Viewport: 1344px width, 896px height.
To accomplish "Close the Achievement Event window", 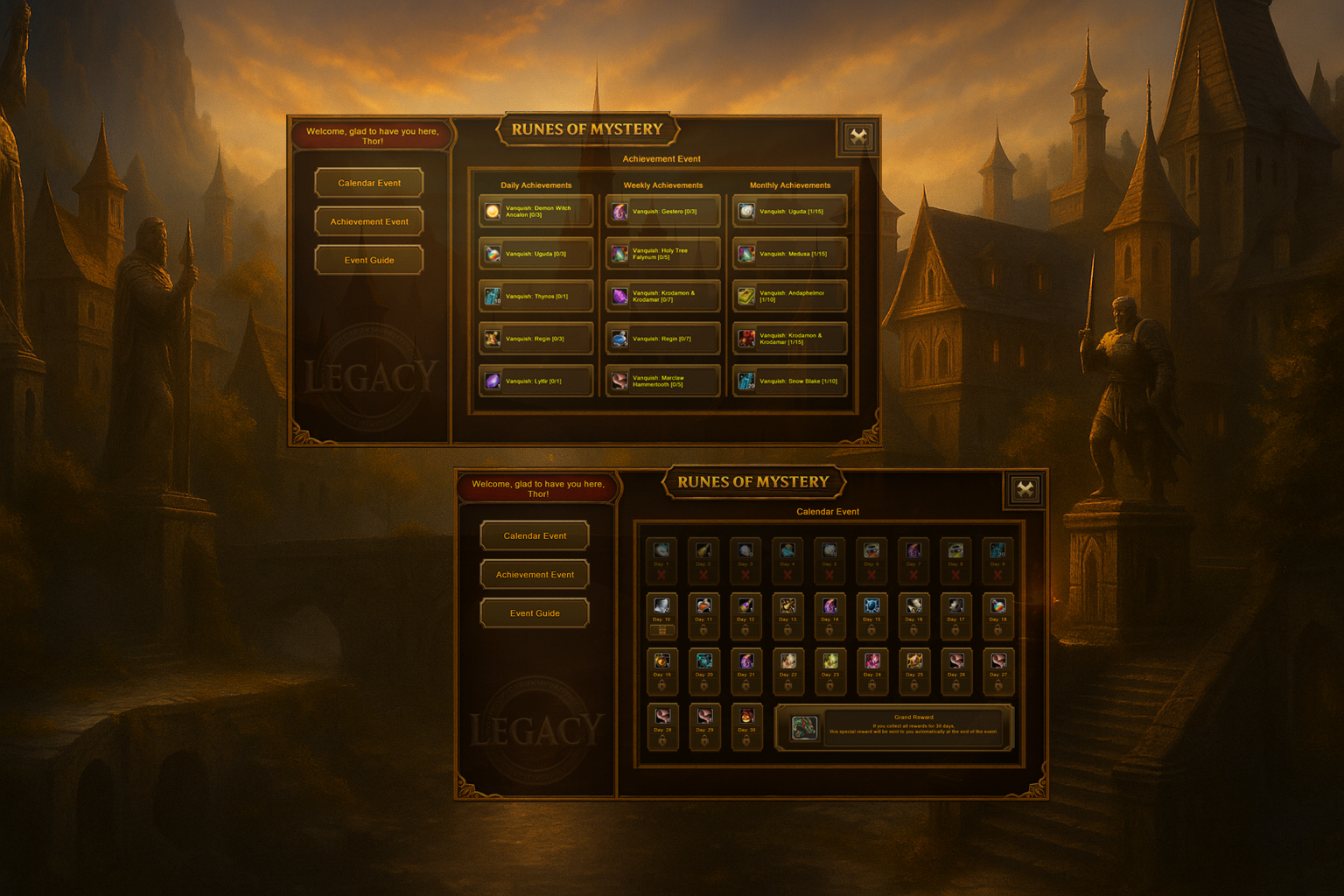I will coord(858,136).
